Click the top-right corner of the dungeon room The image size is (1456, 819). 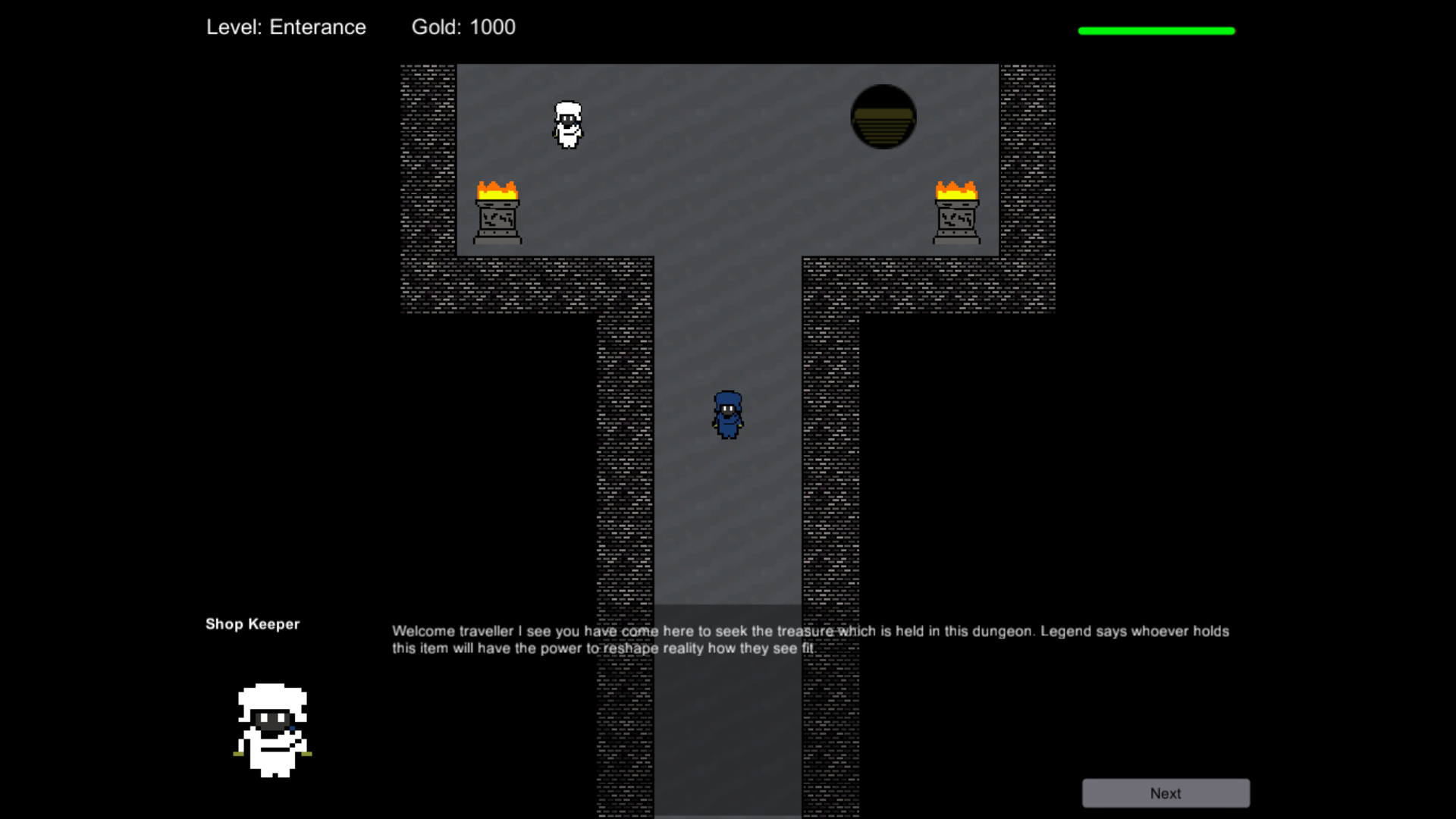coord(986,72)
